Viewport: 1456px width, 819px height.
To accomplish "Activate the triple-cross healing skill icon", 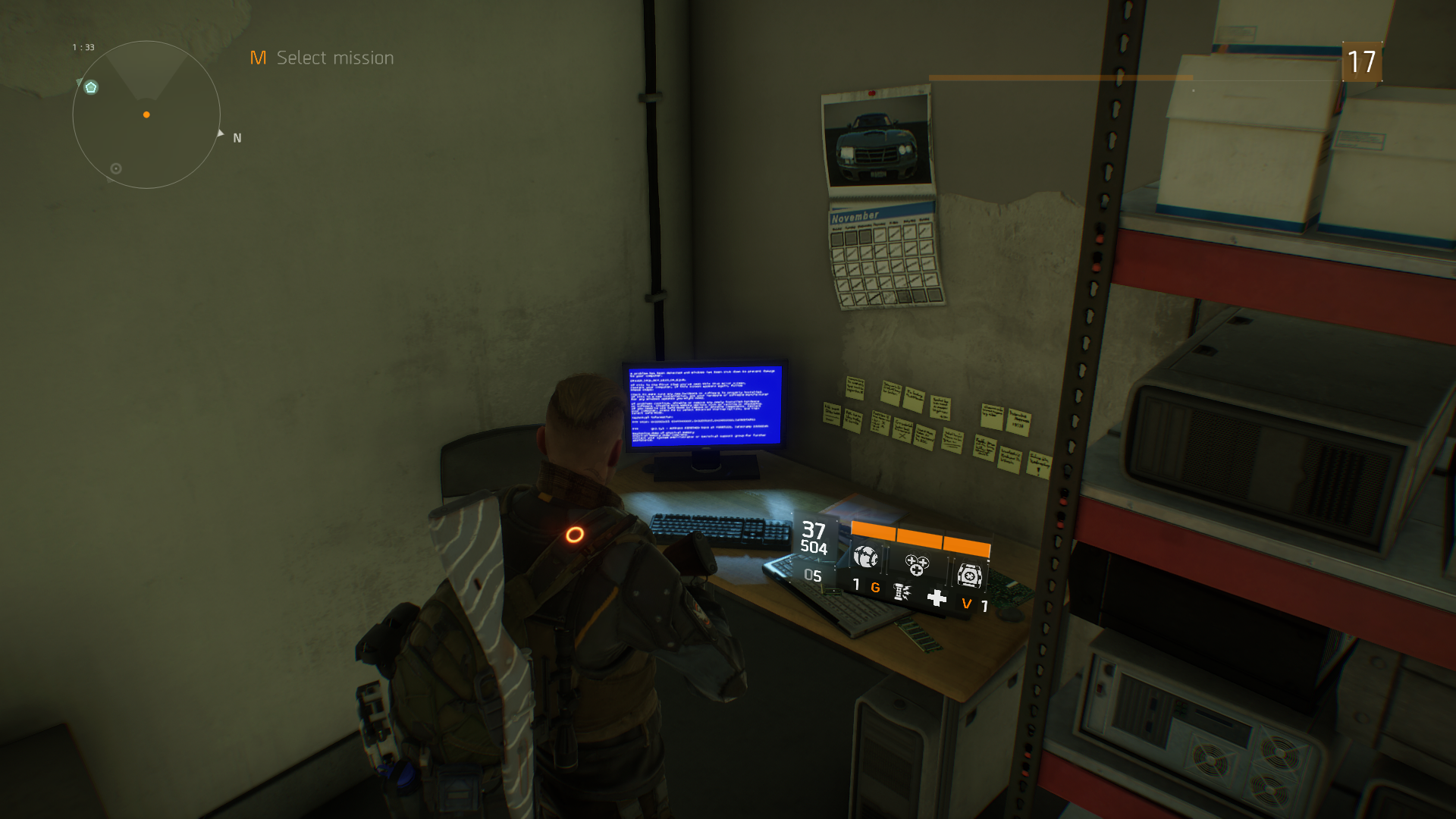I will 916,565.
